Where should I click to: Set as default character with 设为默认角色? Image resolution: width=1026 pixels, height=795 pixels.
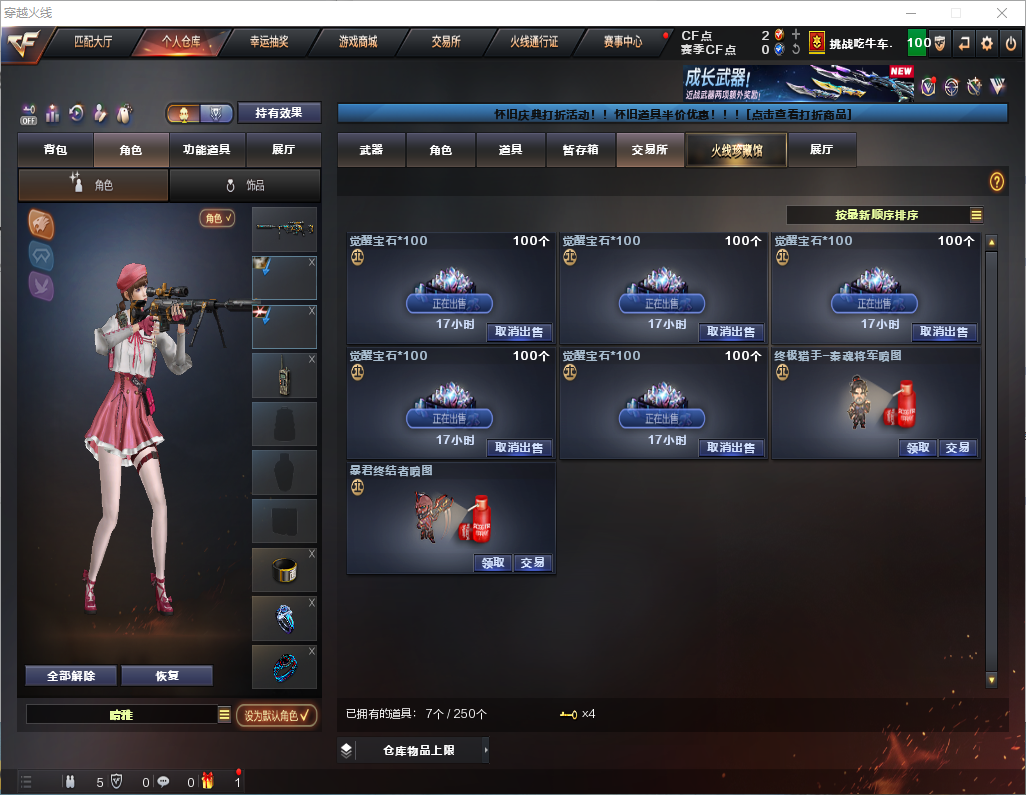click(x=277, y=715)
